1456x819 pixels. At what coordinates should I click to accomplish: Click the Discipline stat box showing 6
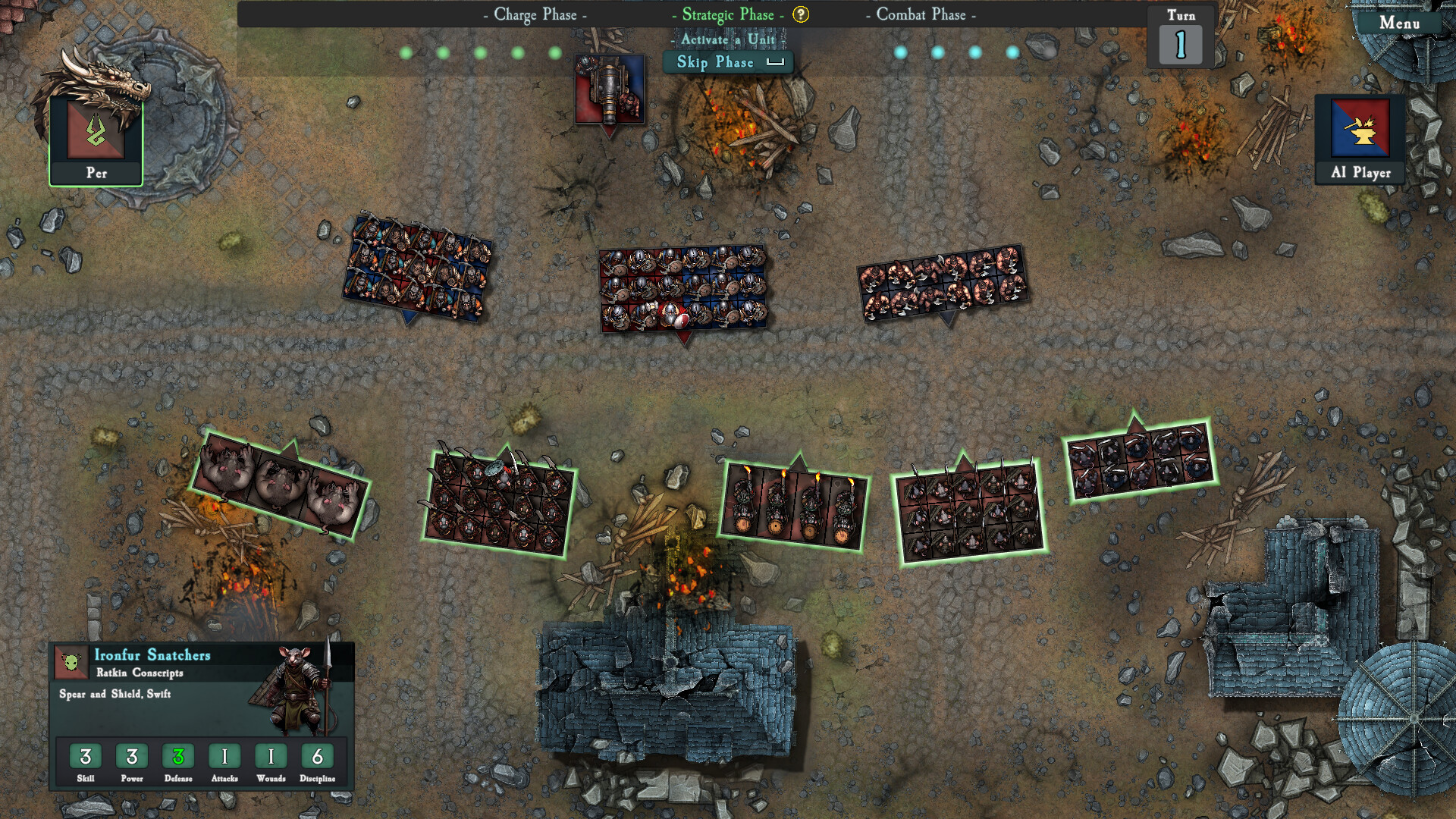click(x=318, y=756)
